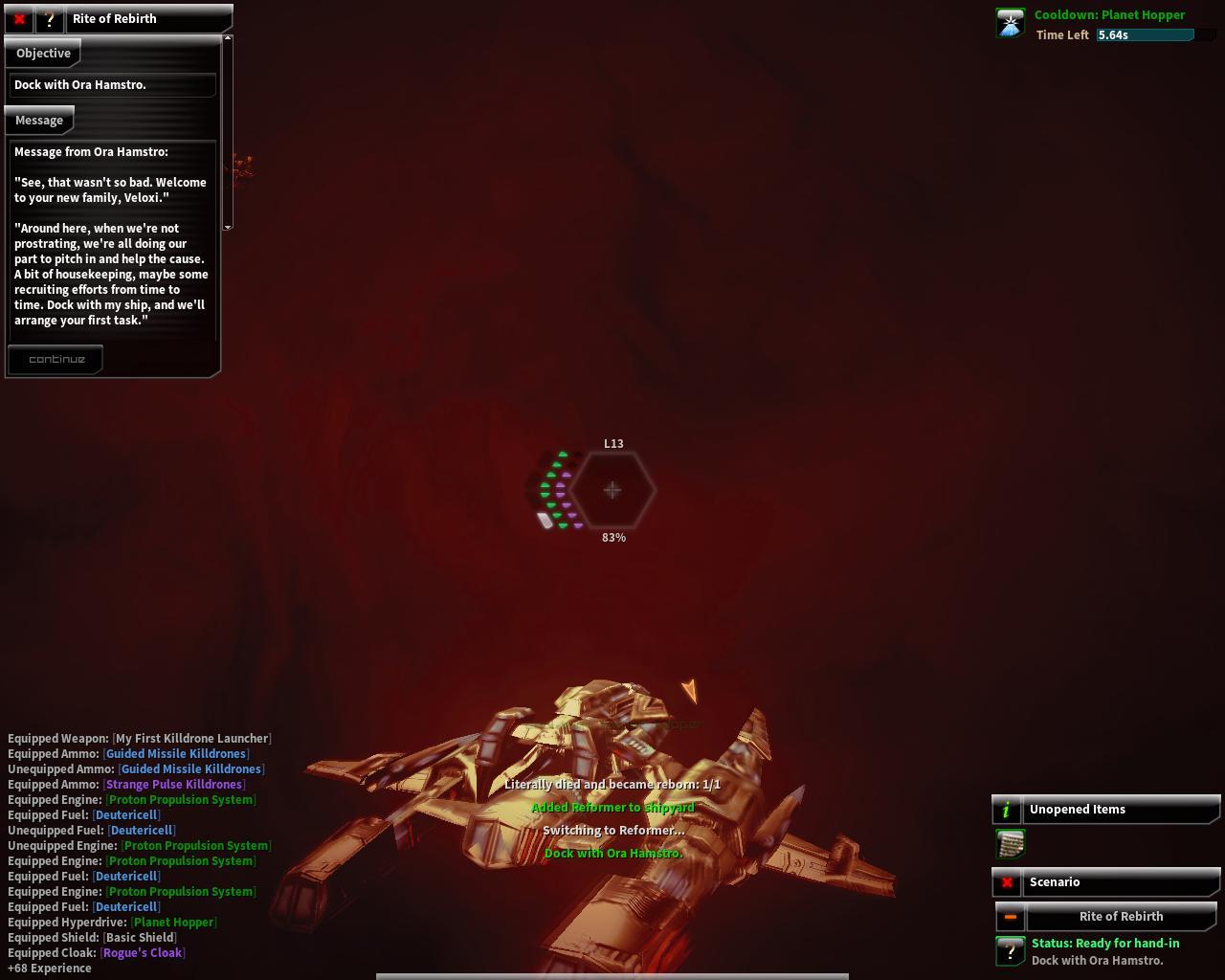This screenshot has width=1225, height=980.
Task: Select the Rite of Rebirth scenario title bar
Action: 1121,917
